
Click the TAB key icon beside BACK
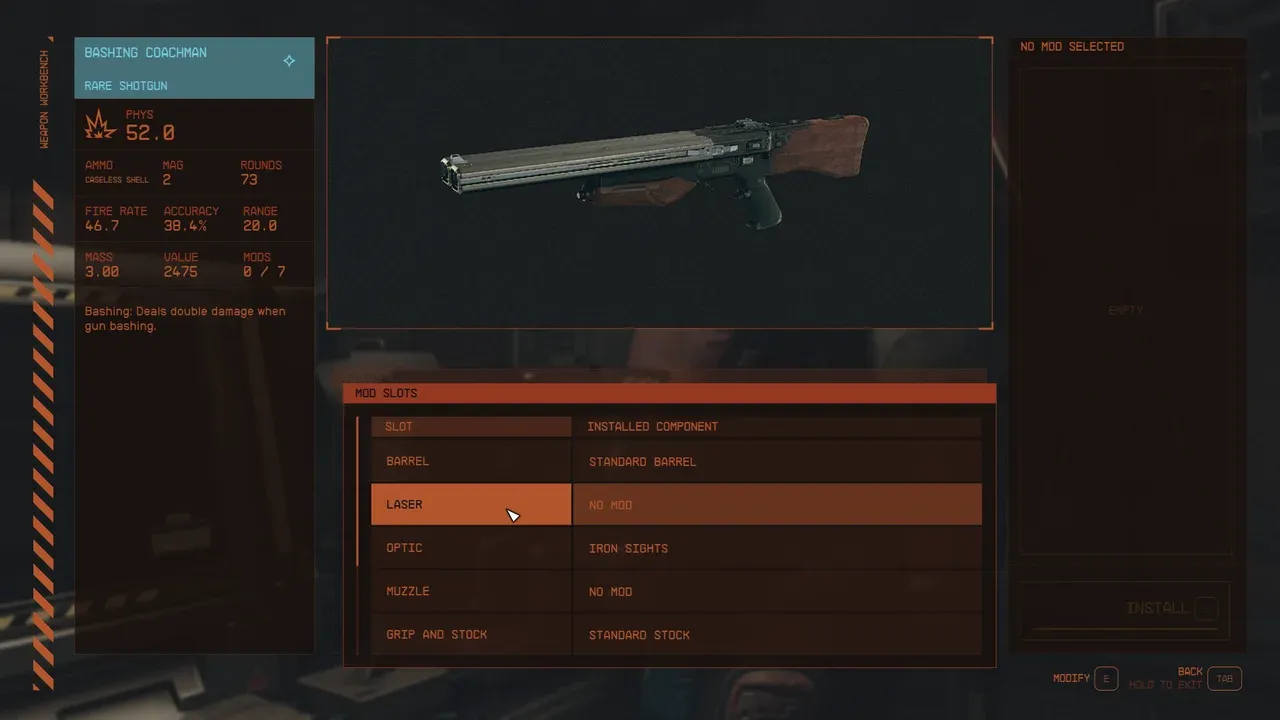click(1224, 678)
